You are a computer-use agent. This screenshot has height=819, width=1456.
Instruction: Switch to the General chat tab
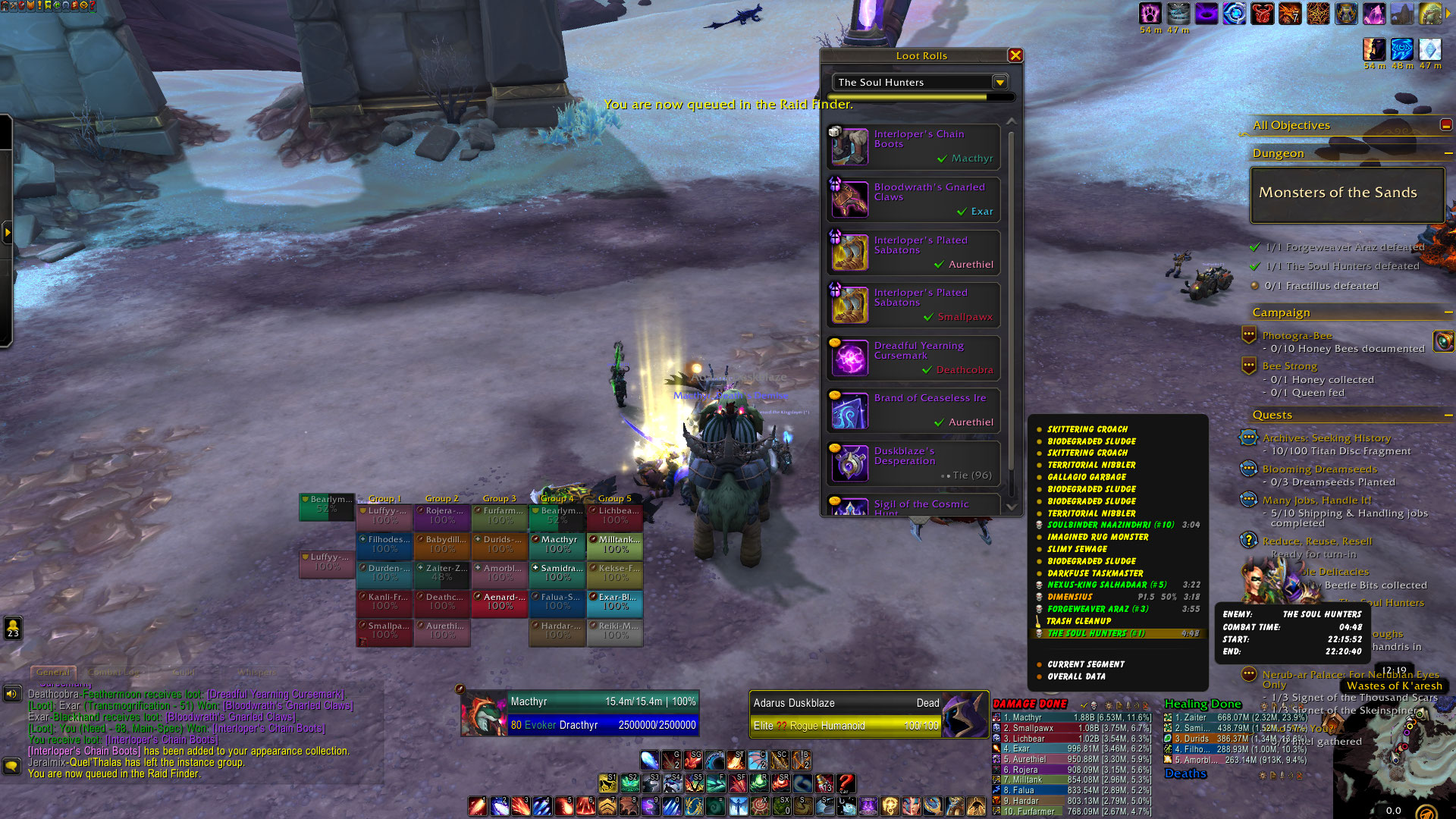(53, 673)
